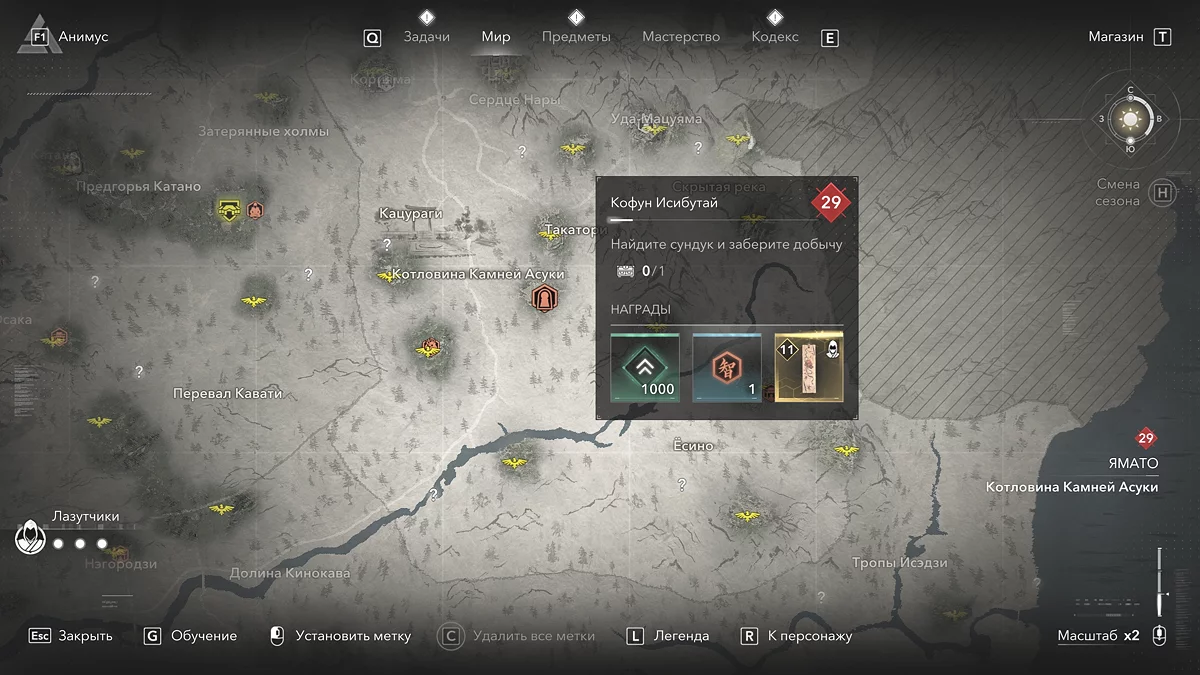The width and height of the screenshot is (1200, 675).
Task: Click the golden legendary item reward
Action: pos(809,368)
